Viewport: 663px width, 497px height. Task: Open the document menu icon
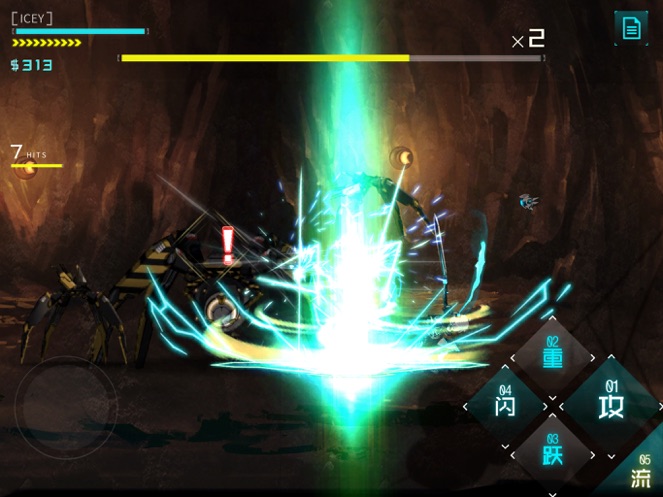(631, 28)
